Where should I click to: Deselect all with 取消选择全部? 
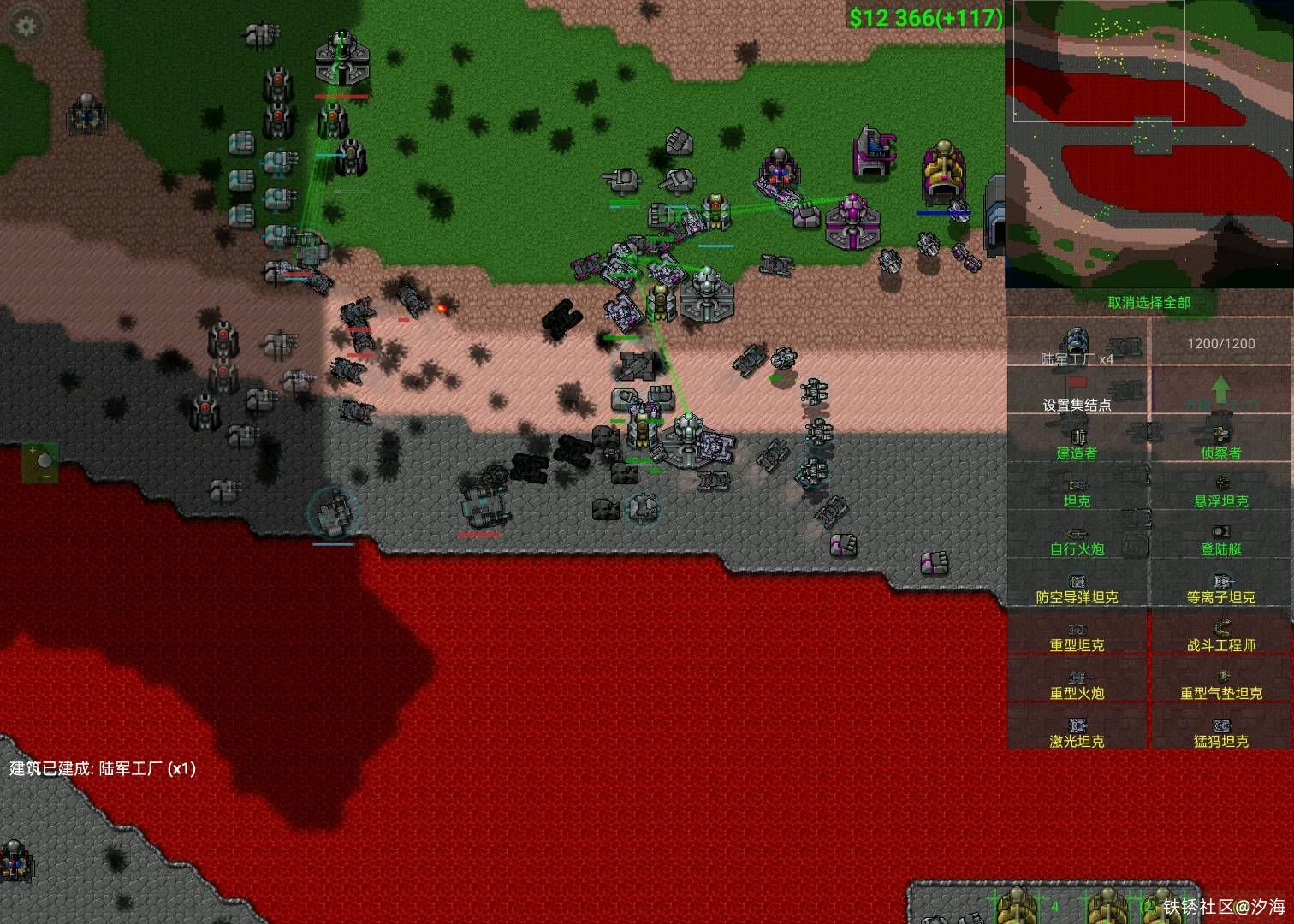tap(1149, 302)
